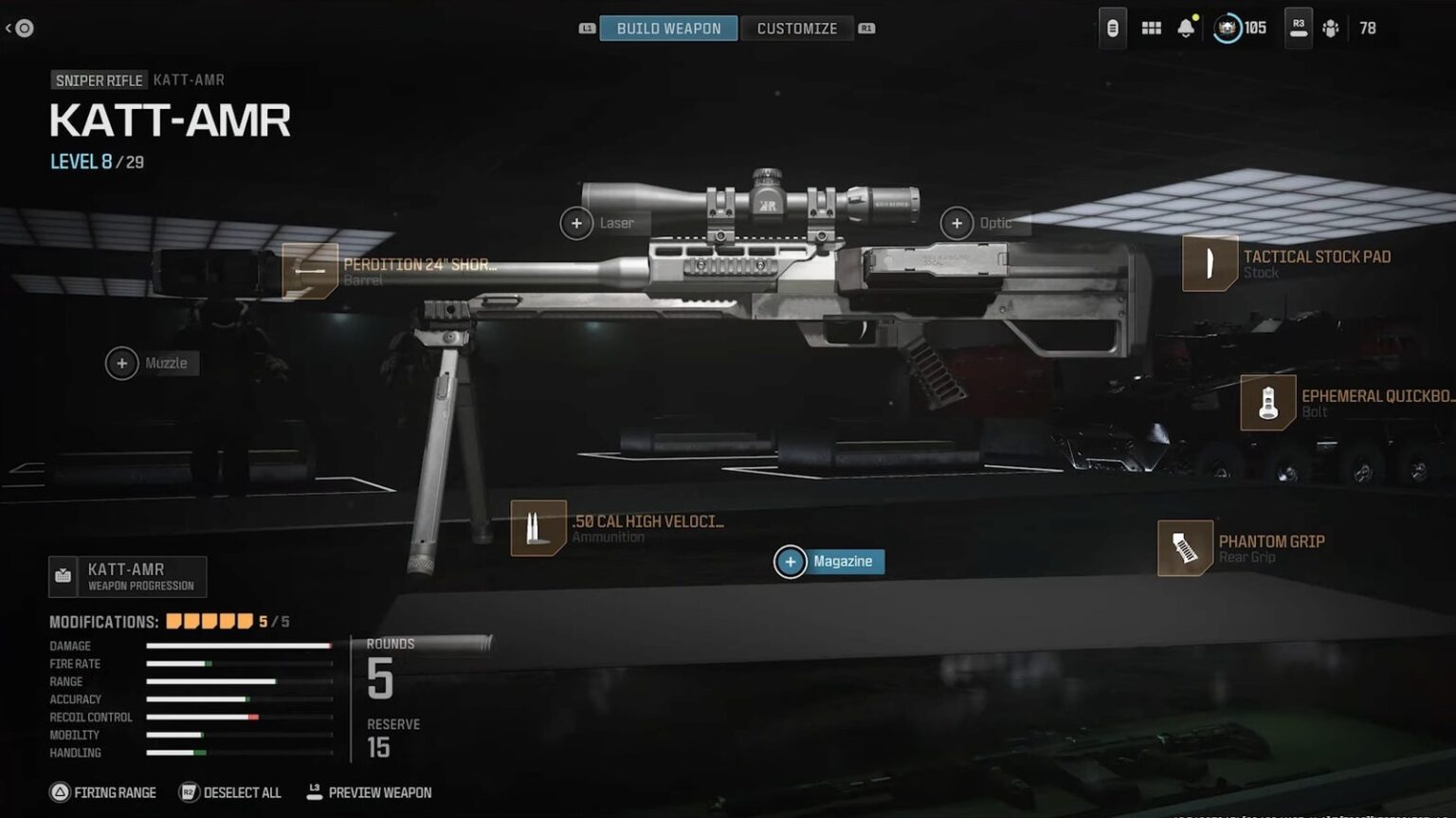This screenshot has width=1456, height=818.
Task: Open the social party icon
Action: tap(1331, 28)
